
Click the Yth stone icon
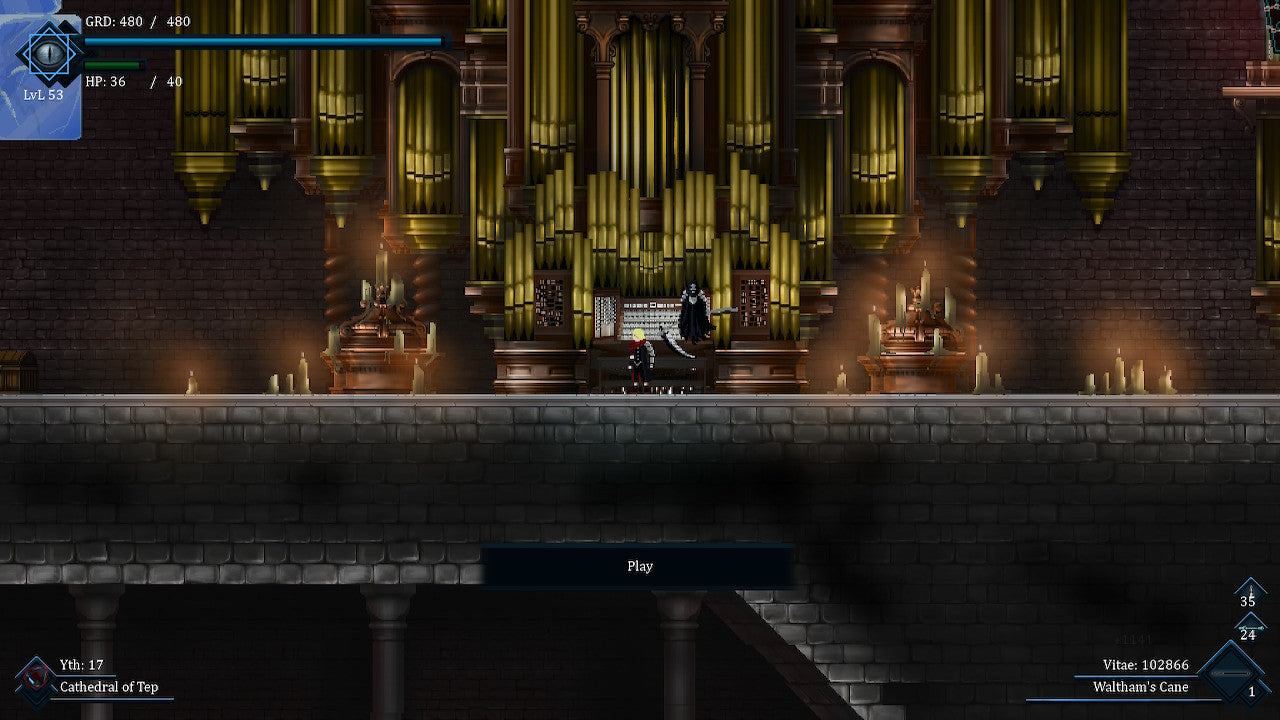coord(36,678)
